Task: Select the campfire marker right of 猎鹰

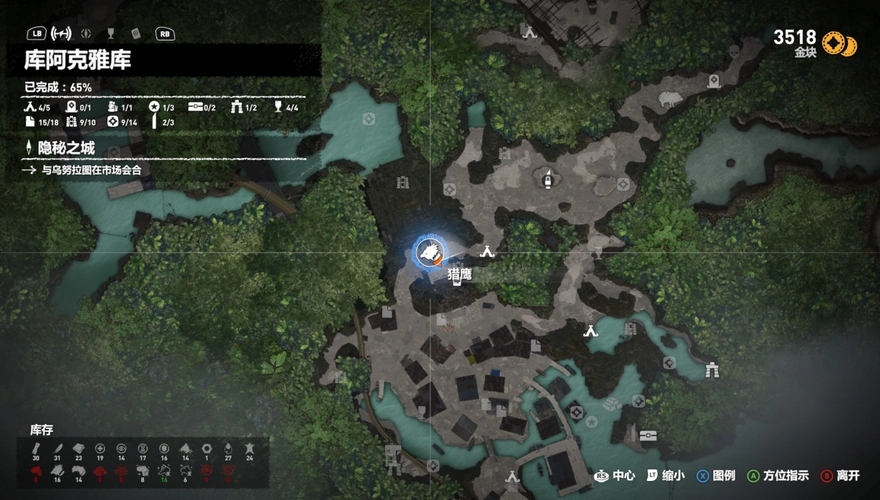Action: click(x=488, y=251)
